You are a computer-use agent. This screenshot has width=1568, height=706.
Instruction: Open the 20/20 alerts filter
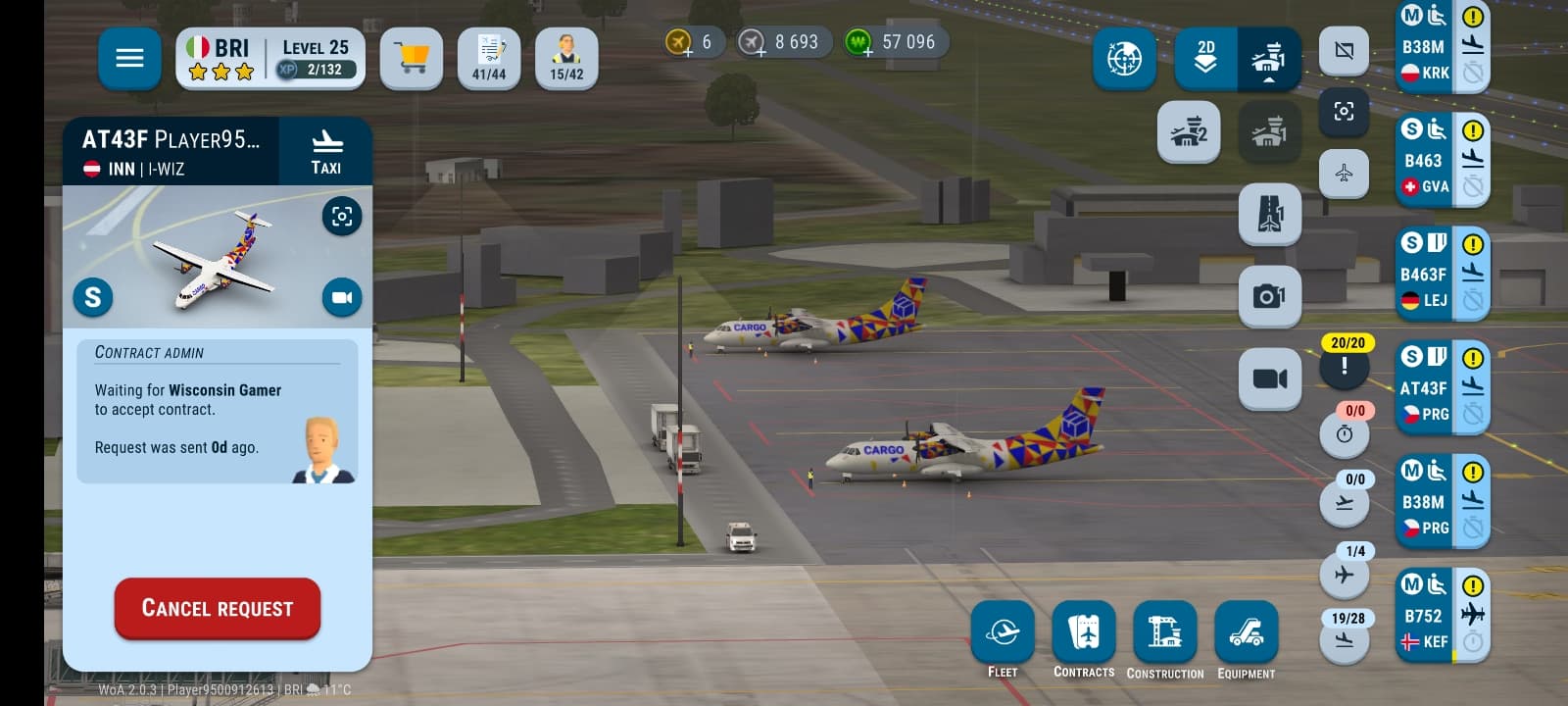(x=1345, y=365)
